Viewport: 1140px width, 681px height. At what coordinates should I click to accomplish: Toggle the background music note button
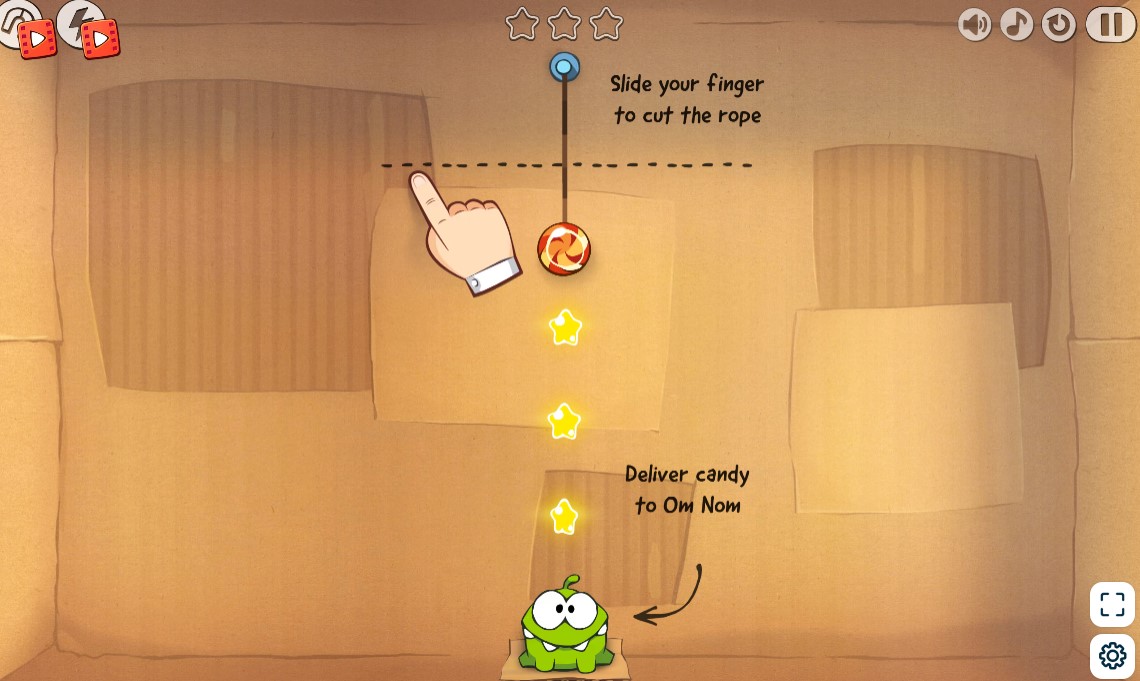click(1017, 24)
